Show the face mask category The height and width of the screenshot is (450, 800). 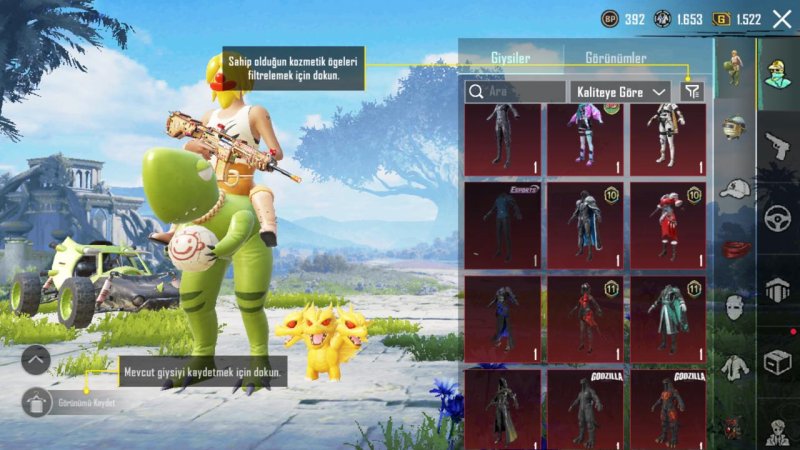coord(734,307)
